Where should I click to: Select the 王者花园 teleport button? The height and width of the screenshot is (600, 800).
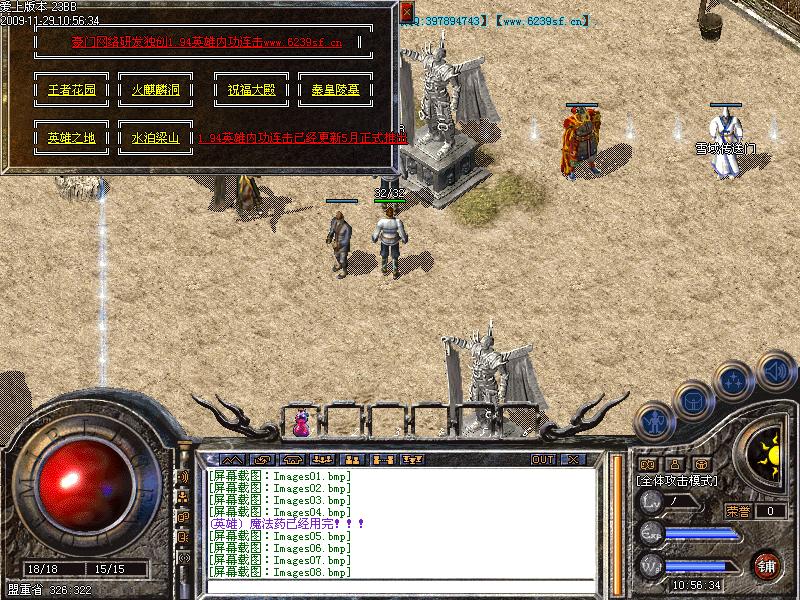click(72, 89)
